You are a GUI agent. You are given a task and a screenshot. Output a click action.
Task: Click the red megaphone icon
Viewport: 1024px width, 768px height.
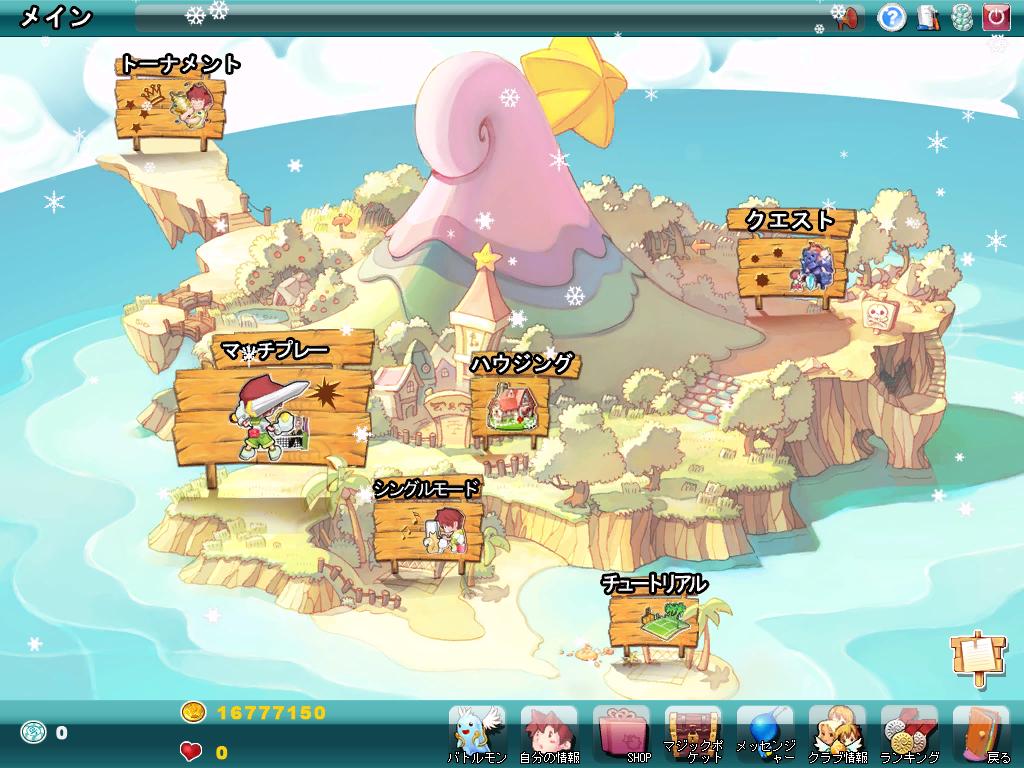(x=850, y=17)
